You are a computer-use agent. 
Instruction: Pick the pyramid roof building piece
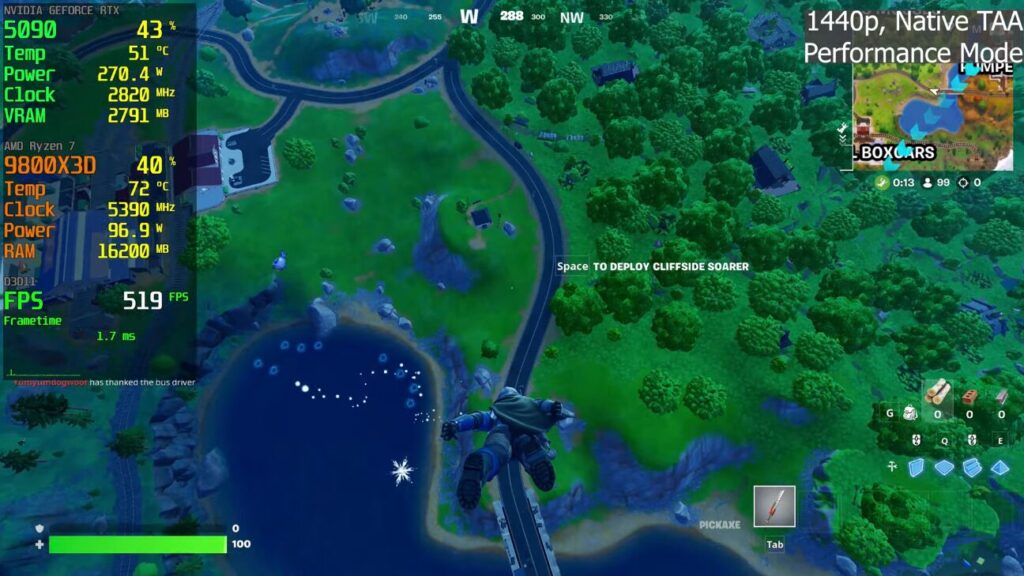[x=999, y=467]
